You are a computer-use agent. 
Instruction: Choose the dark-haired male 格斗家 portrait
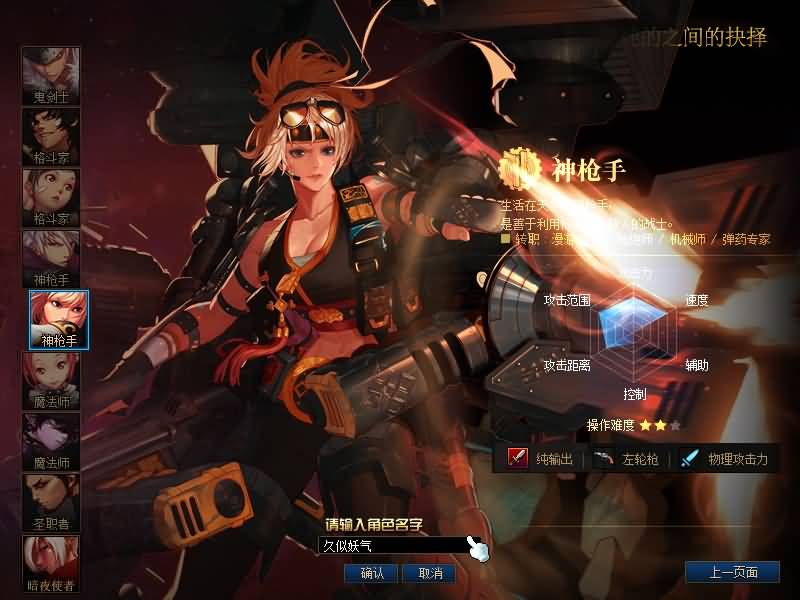pos(51,137)
